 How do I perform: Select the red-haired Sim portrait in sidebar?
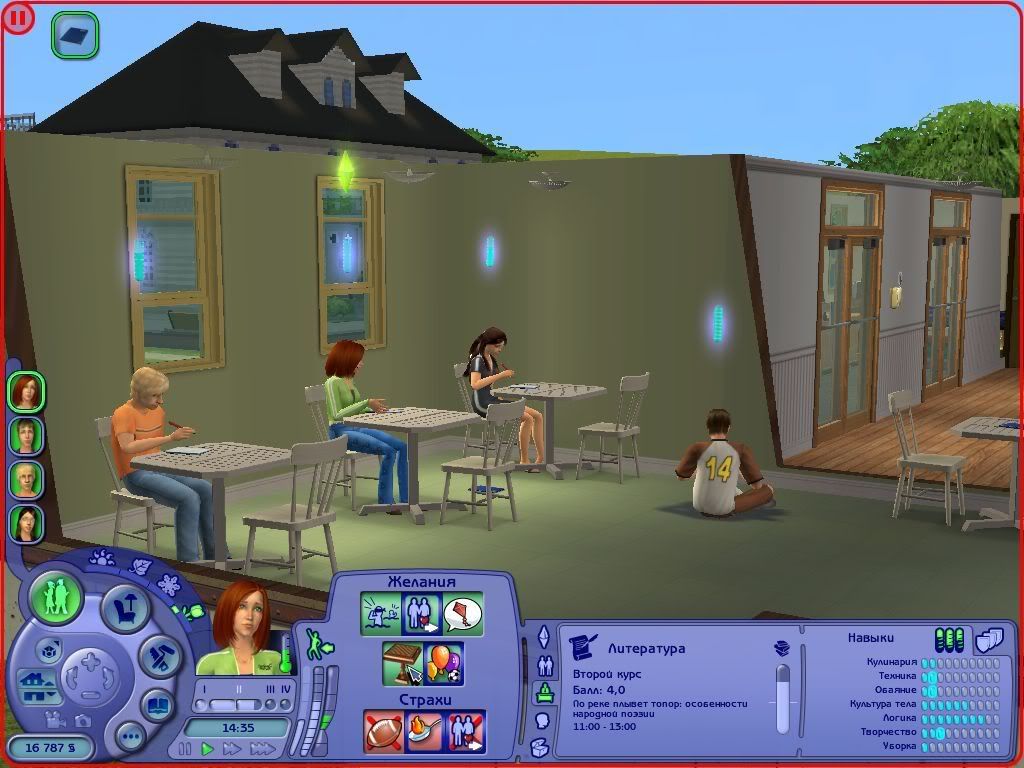(x=26, y=390)
